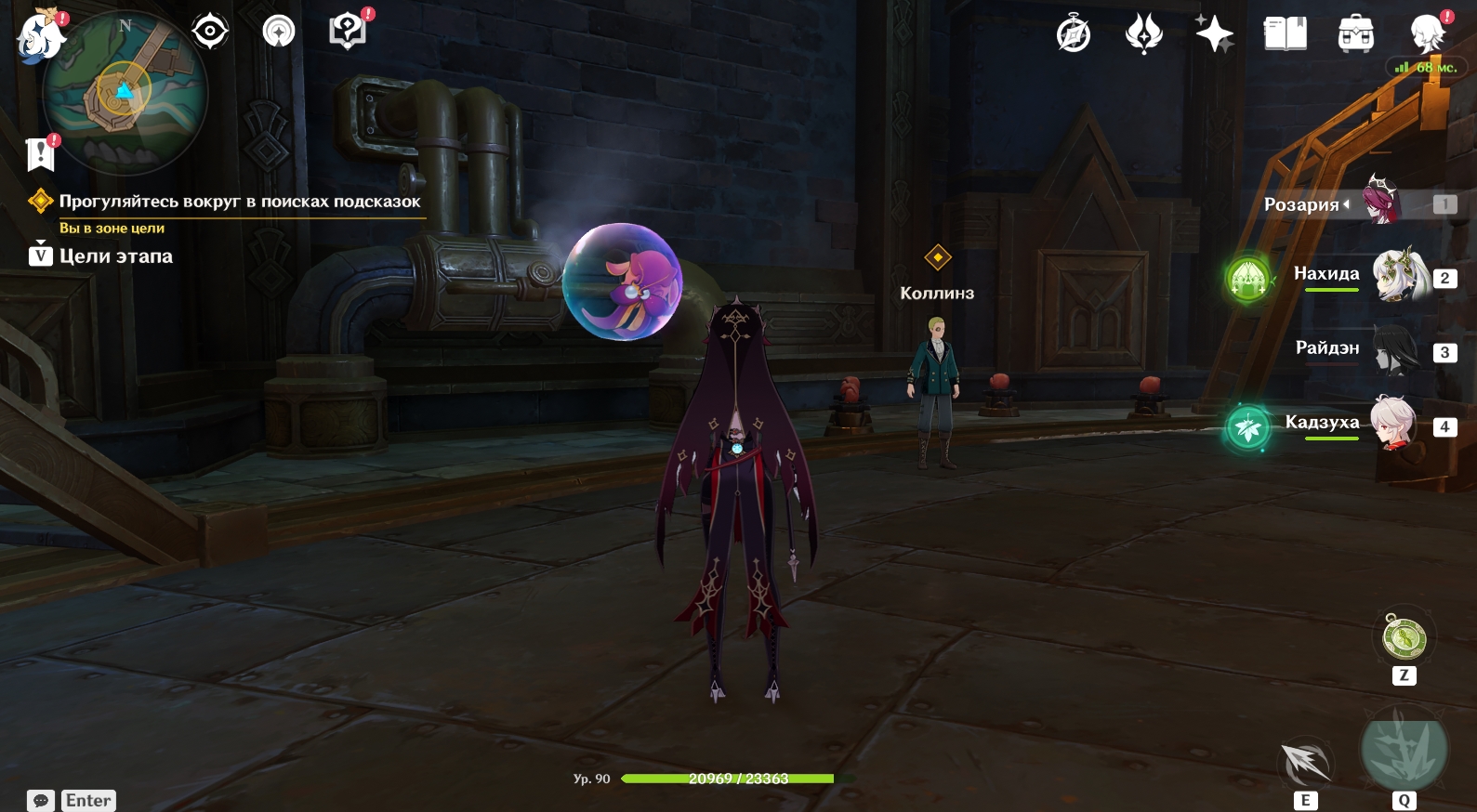
Task: Open the character screen icon
Action: click(x=1426, y=34)
